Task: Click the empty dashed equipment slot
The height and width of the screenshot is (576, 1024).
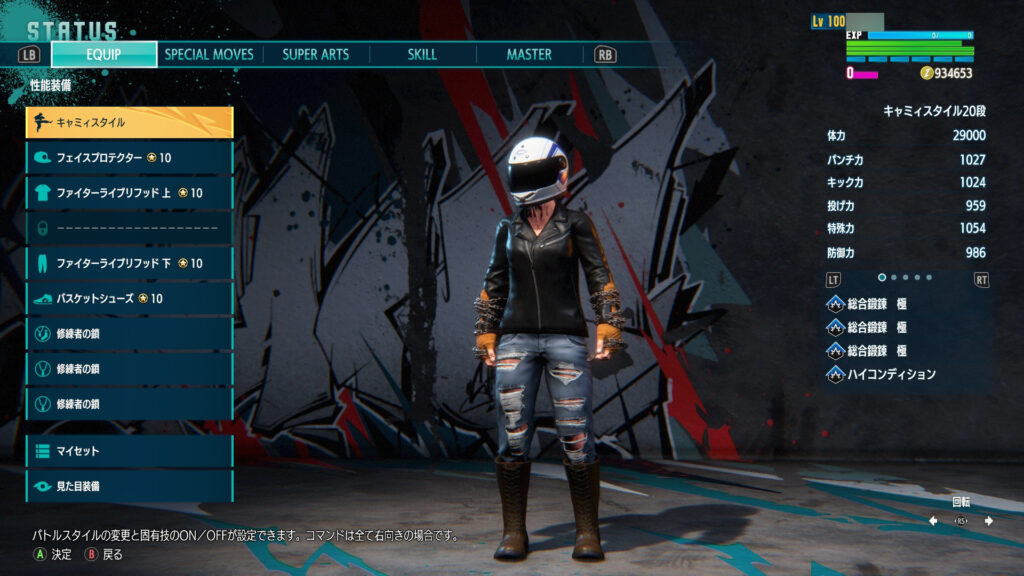Action: pos(129,228)
